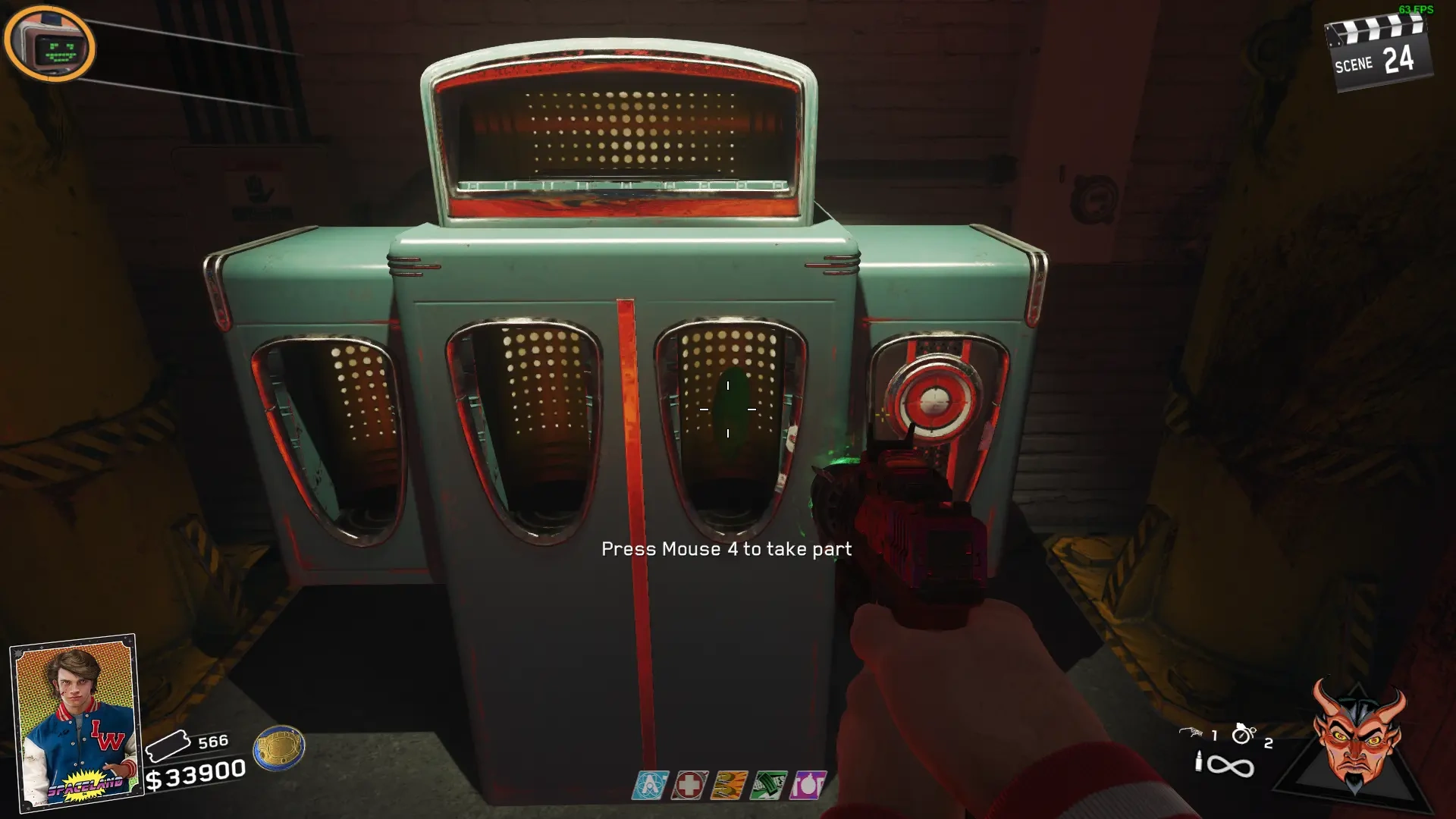This screenshot has width=1456, height=819.
Task: Select the blue atom perk icon
Action: pos(651,786)
